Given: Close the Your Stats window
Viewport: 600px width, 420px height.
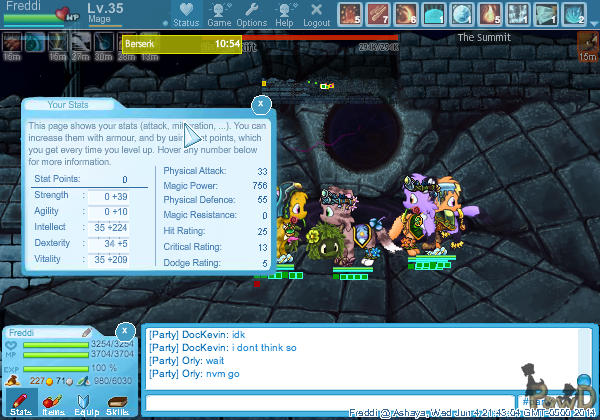Looking at the screenshot, I should 260,103.
